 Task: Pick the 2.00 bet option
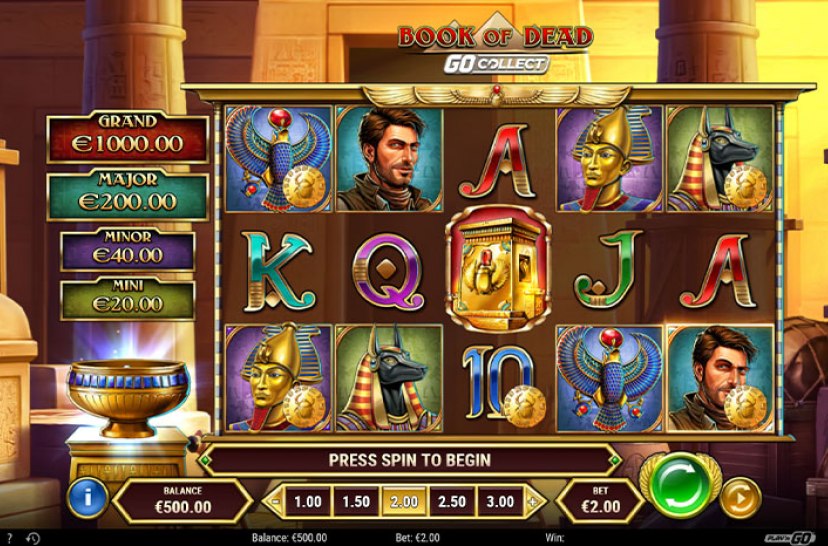[404, 502]
